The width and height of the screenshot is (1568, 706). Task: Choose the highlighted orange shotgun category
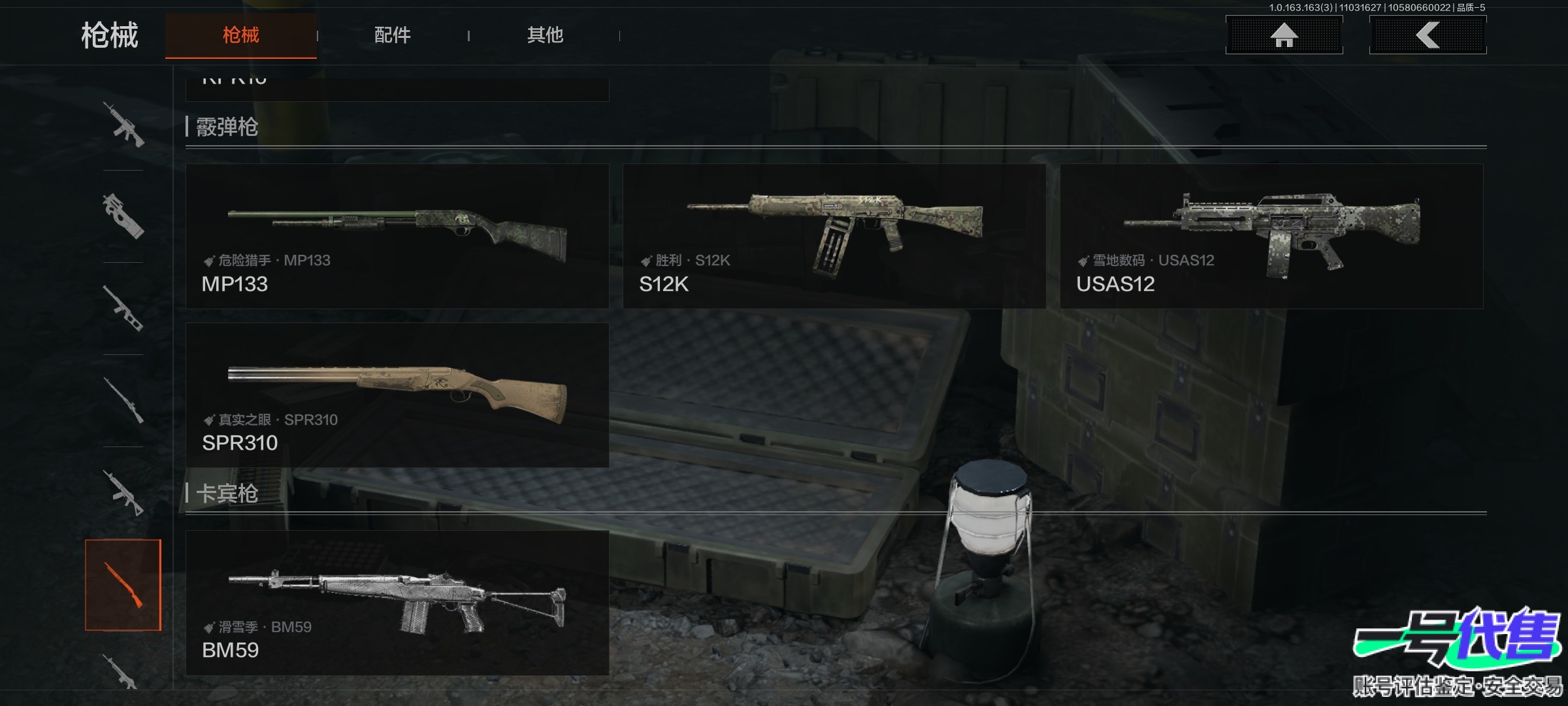pyautogui.click(x=123, y=585)
